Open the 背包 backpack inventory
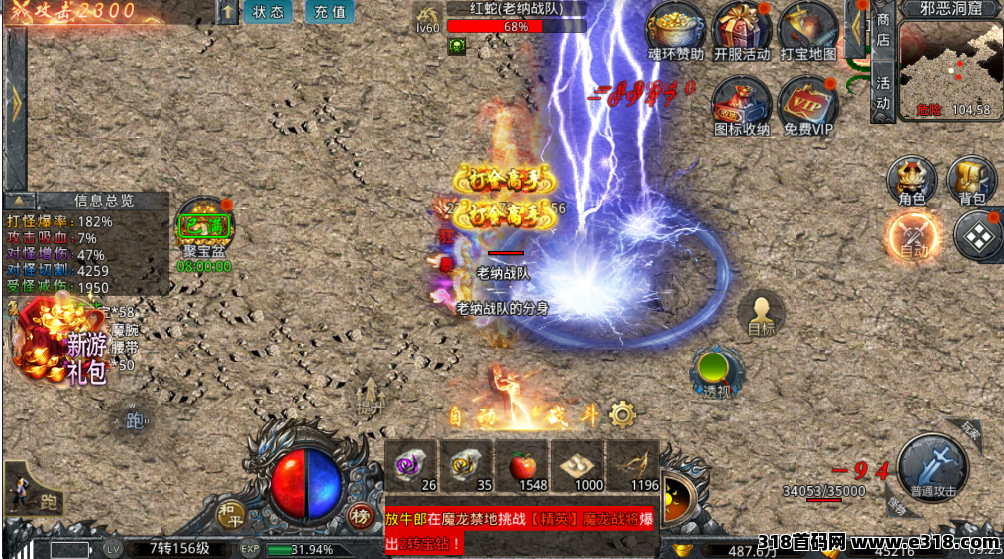 [971, 180]
